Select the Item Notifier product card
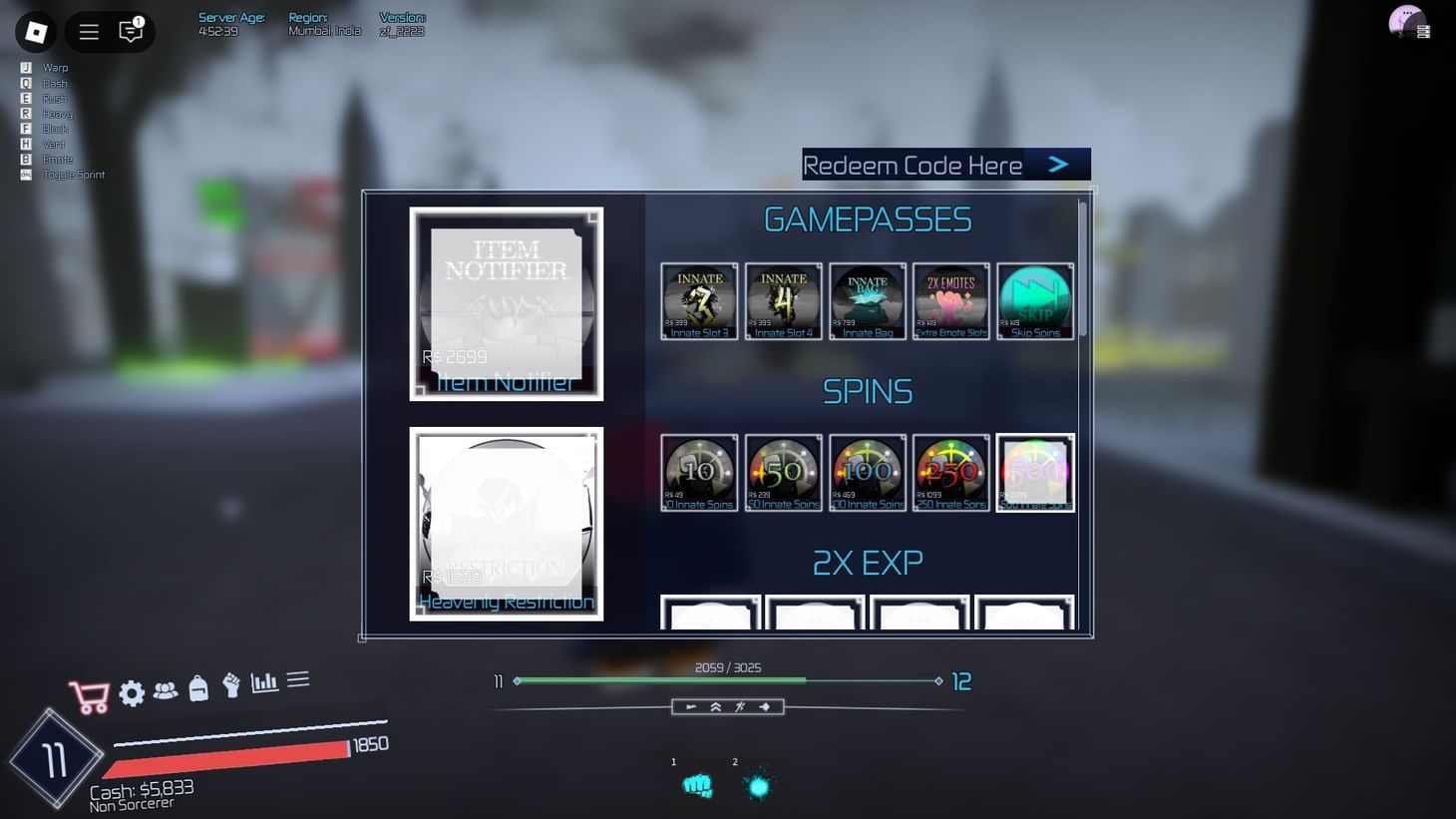The width and height of the screenshot is (1456, 819). [x=506, y=302]
